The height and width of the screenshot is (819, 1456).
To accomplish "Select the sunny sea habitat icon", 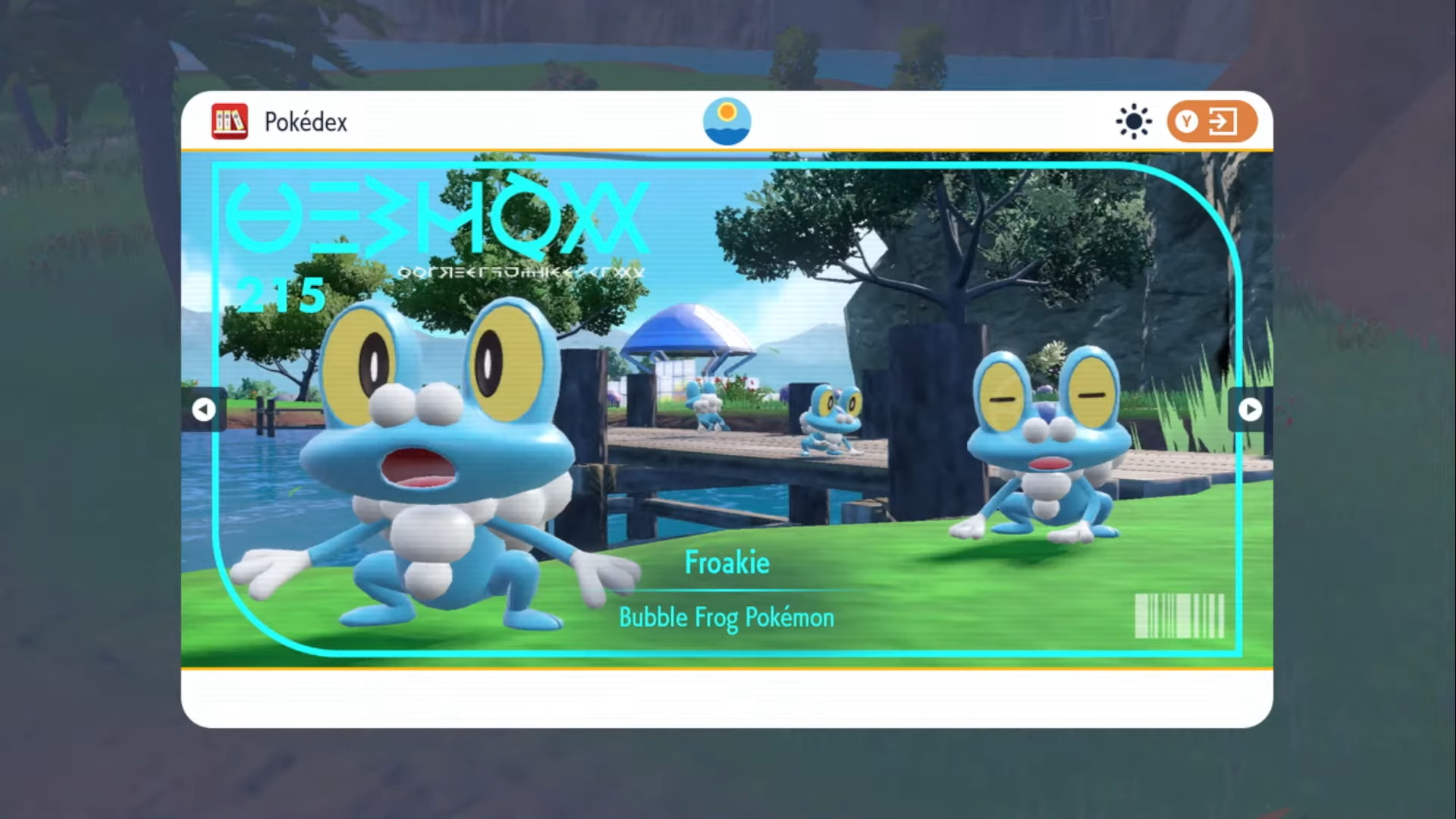I will pos(726,121).
